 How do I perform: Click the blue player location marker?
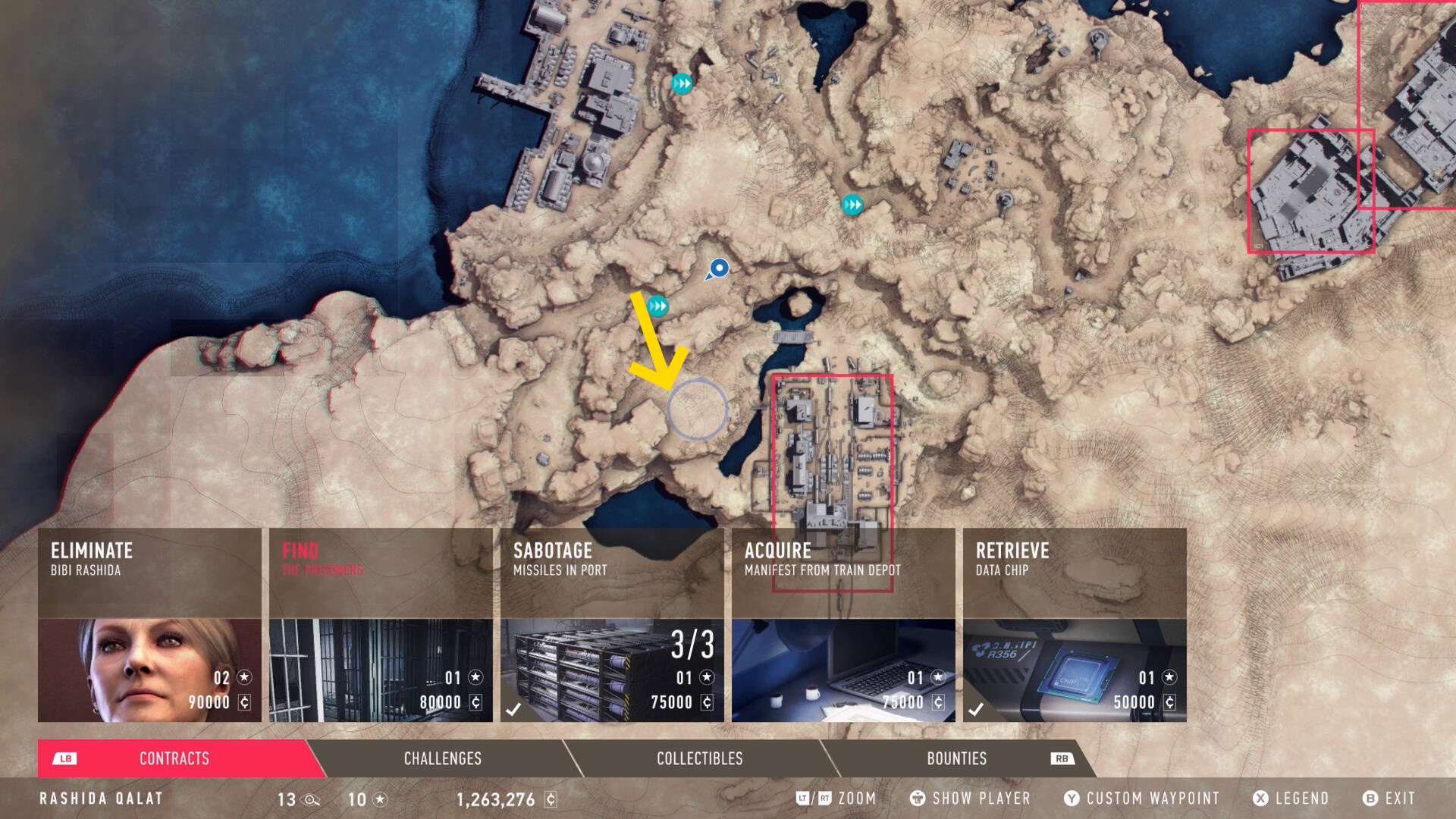point(718,268)
